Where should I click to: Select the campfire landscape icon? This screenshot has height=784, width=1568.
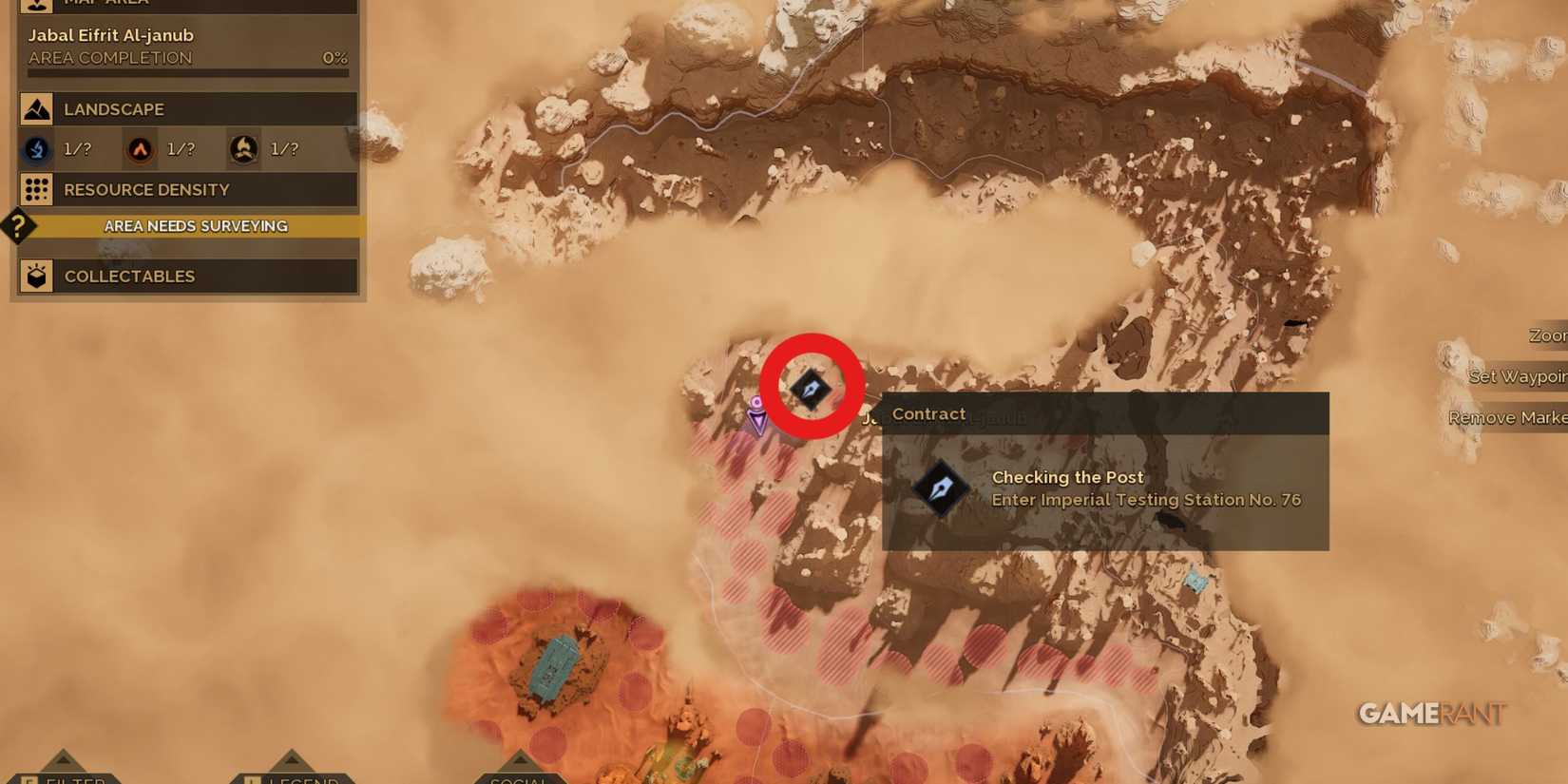(243, 149)
